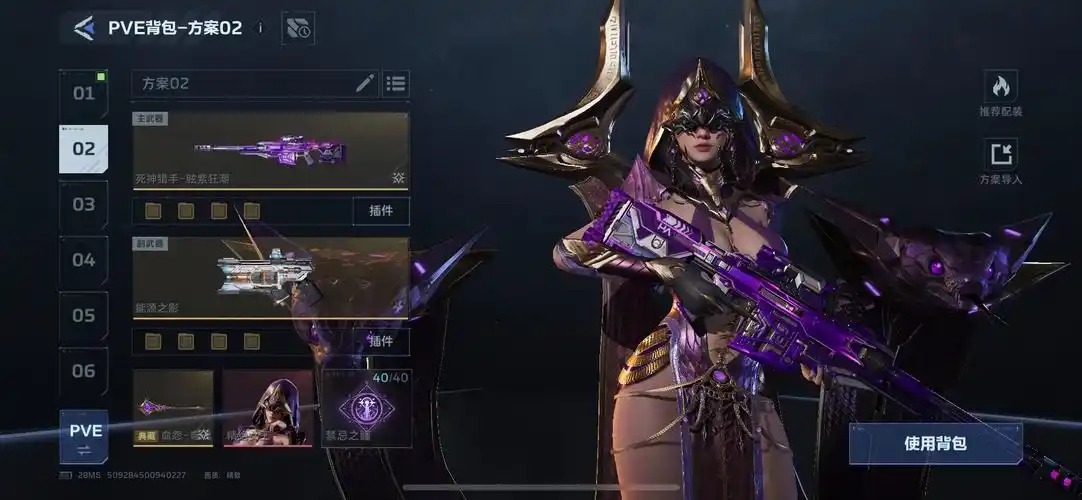Image resolution: width=1082 pixels, height=500 pixels.
Task: Switch to loadout tab 01
Action: [x=84, y=94]
